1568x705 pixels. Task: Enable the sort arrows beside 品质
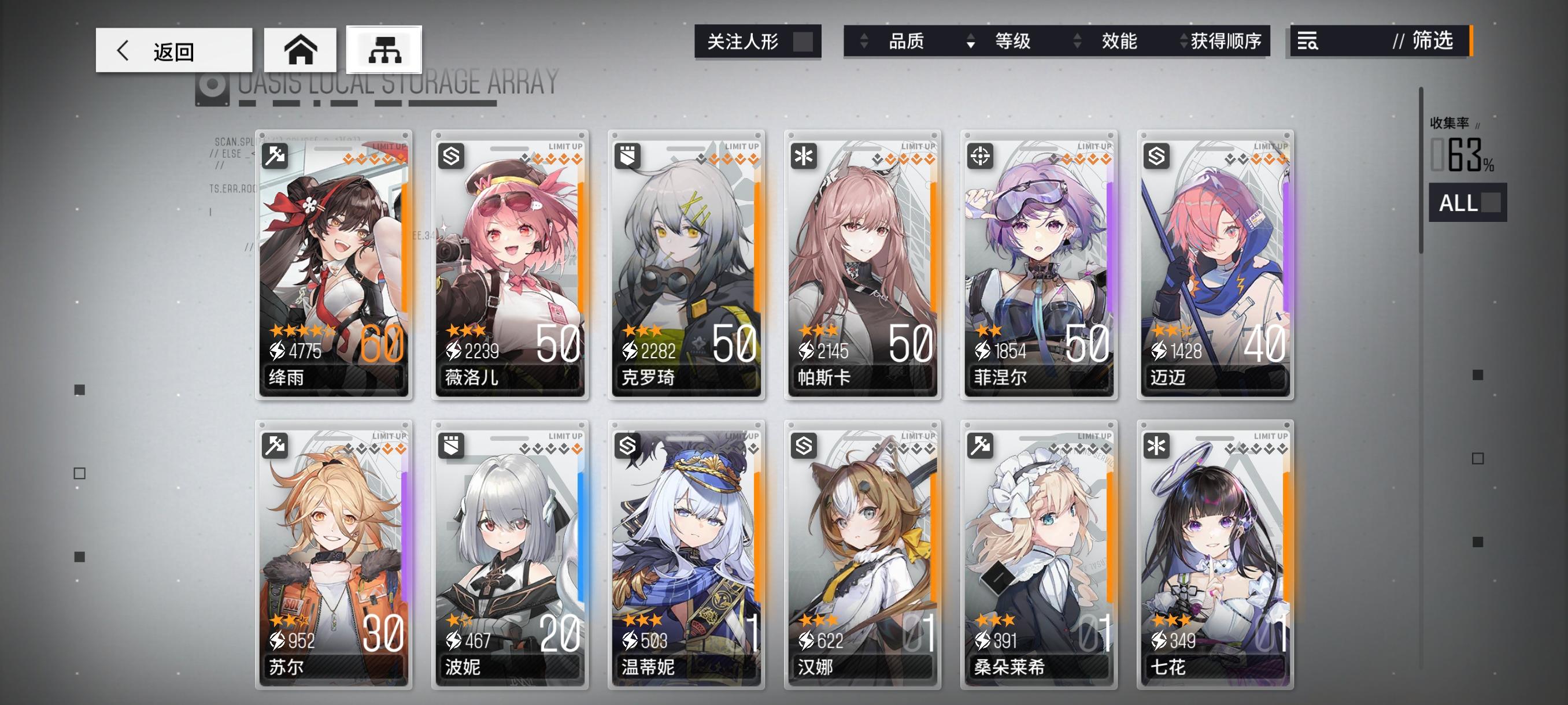pos(863,42)
